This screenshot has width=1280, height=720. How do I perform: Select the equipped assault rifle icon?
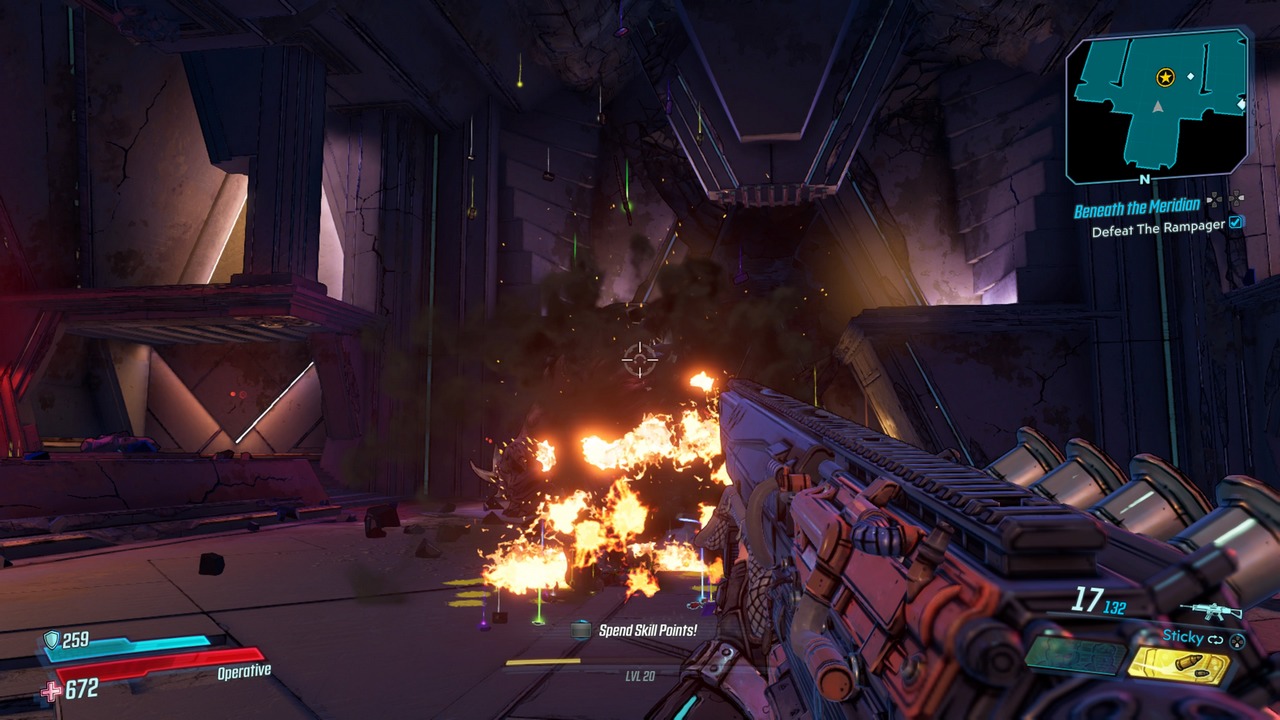(x=1210, y=611)
